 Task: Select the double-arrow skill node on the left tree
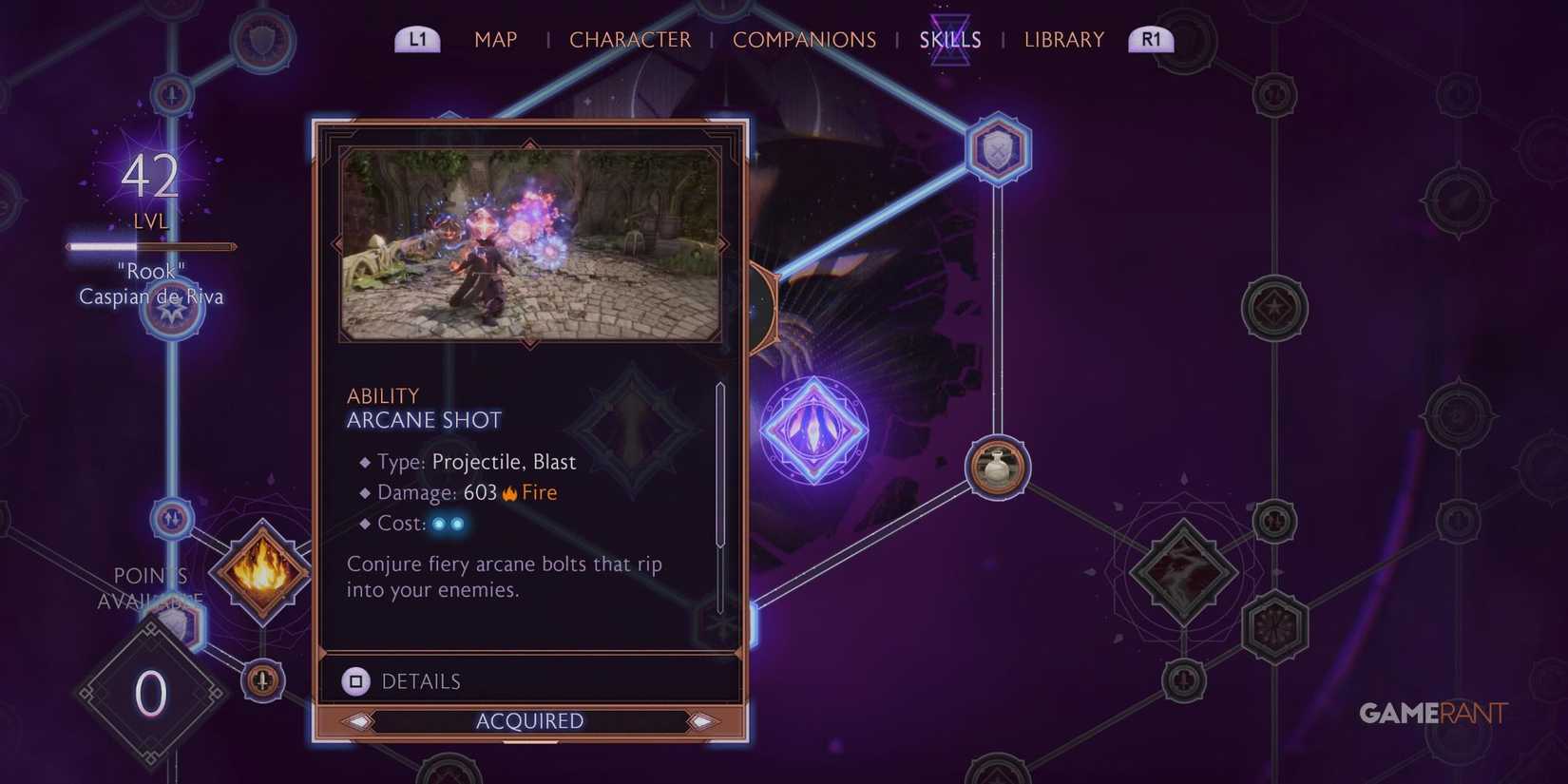click(172, 520)
